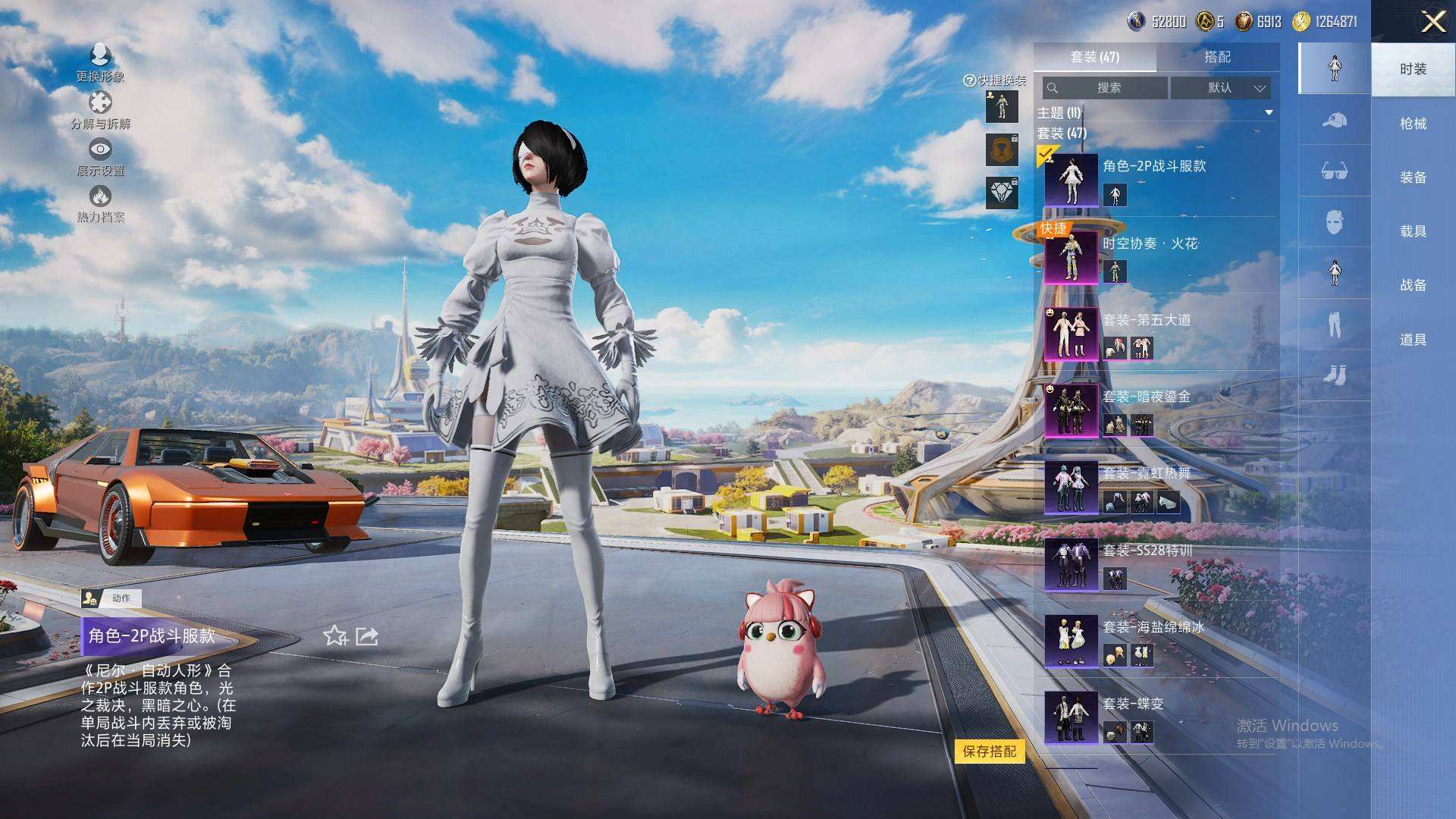Viewport: 1456px width, 819px height.
Task: Open 更换形象 option
Action: point(100,63)
